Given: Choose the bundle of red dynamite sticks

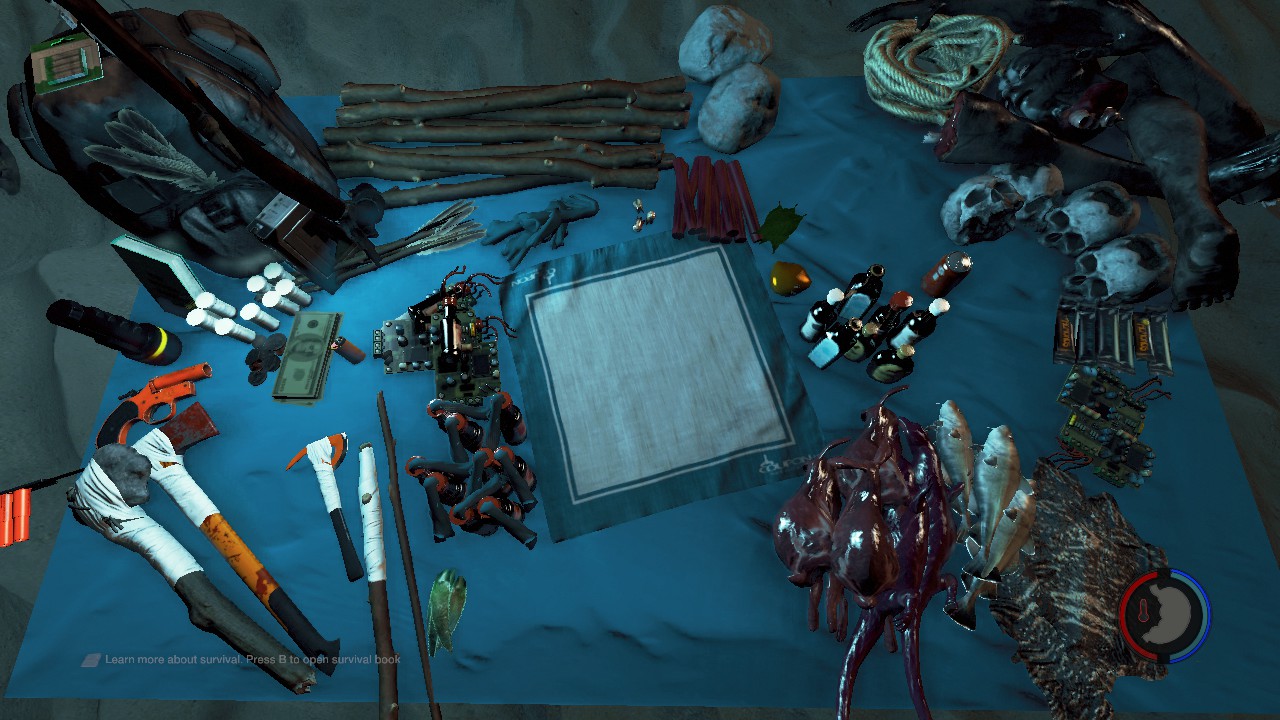Looking at the screenshot, I should [x=712, y=198].
